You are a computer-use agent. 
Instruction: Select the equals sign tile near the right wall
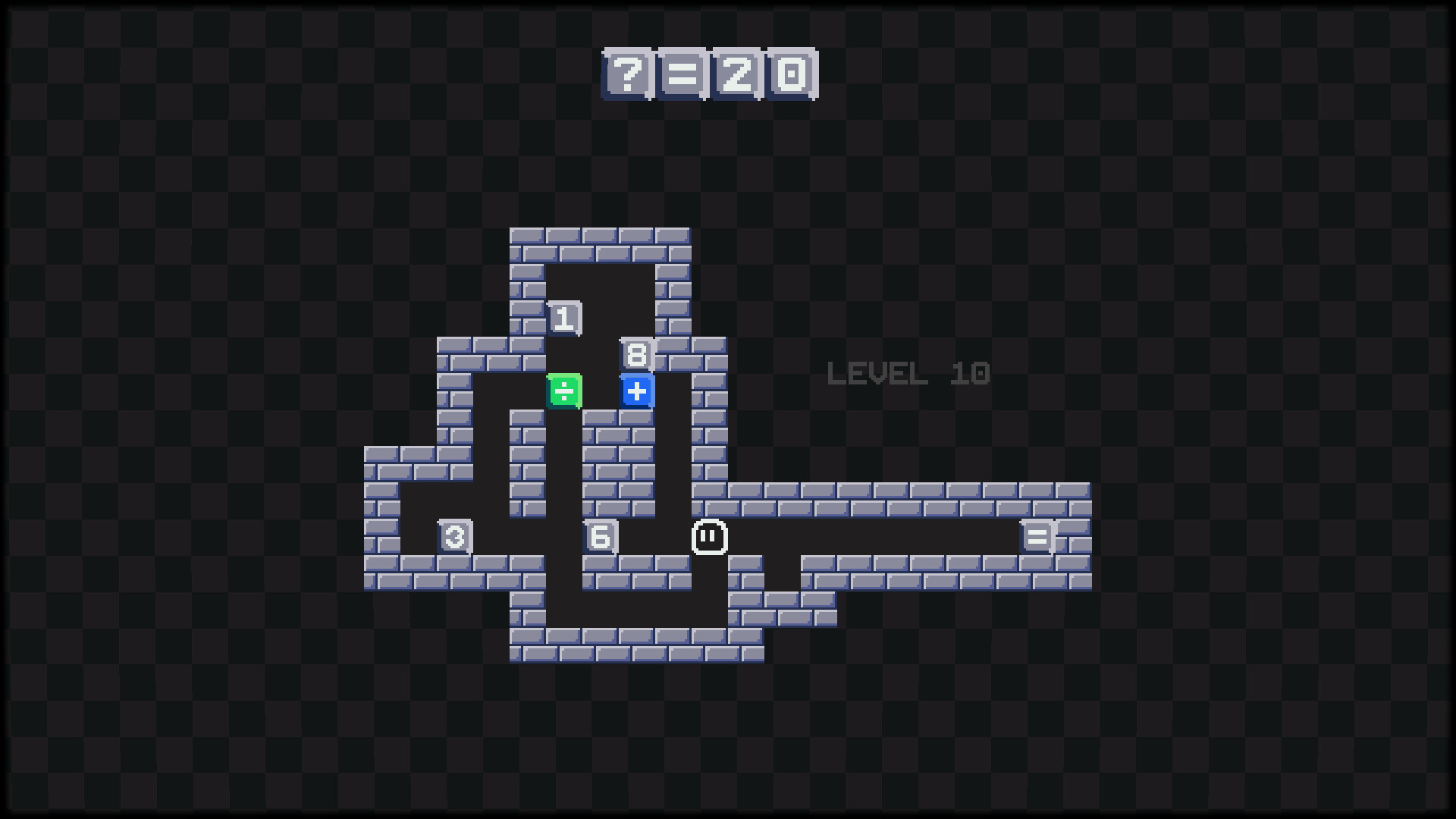click(1037, 536)
